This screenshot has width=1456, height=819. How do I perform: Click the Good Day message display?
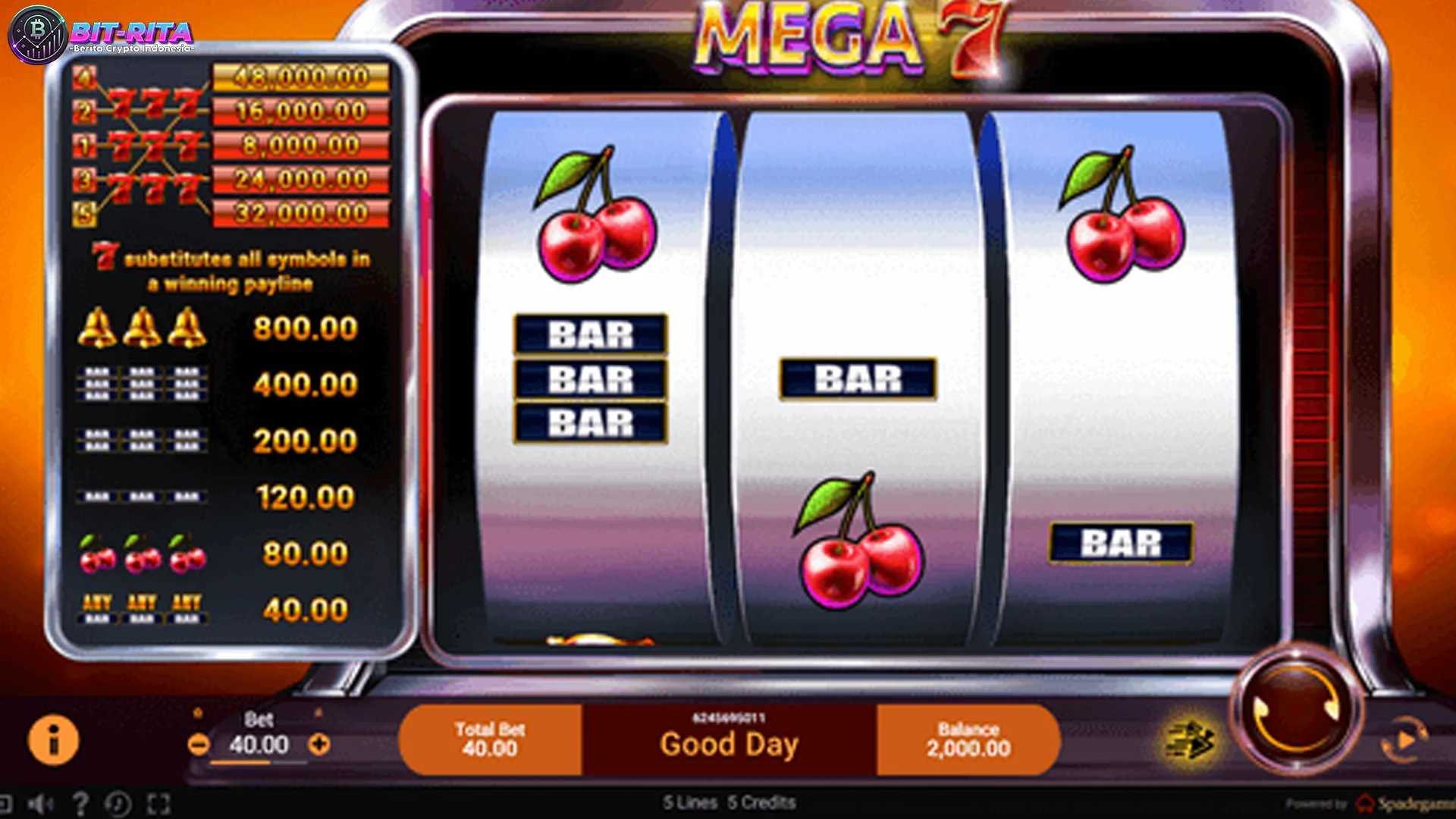[730, 742]
